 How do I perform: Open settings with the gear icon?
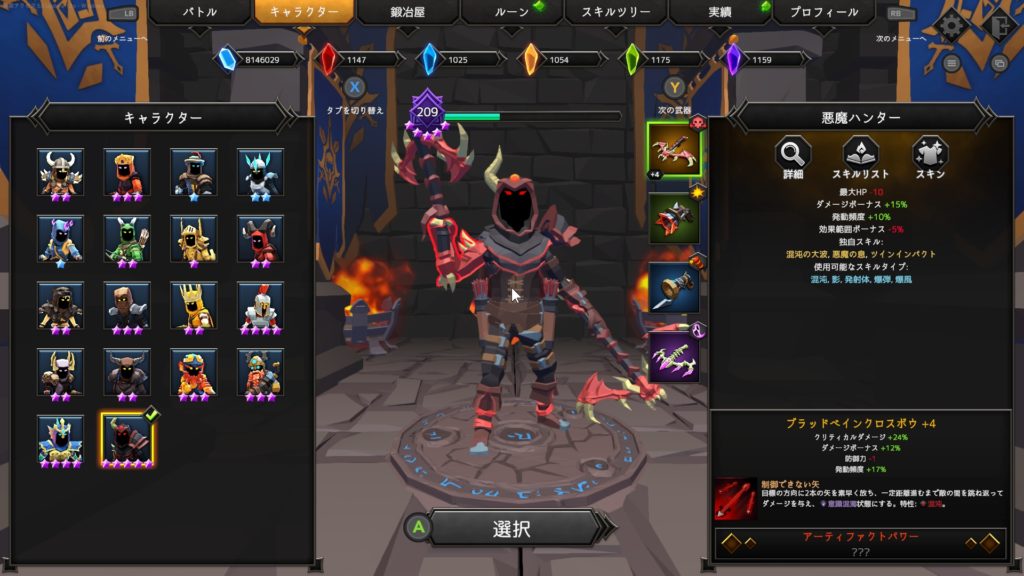950,25
